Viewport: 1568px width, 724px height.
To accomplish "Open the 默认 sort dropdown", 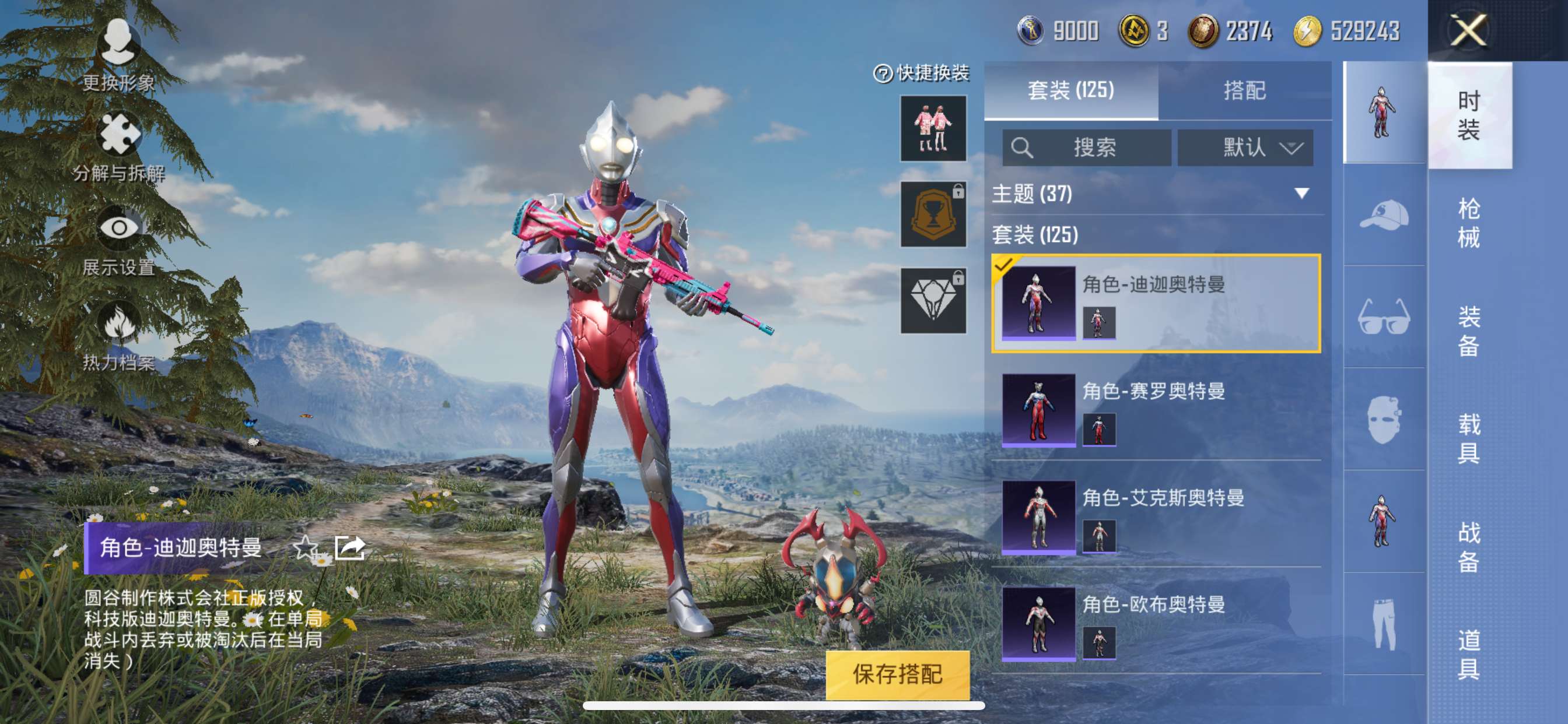I will [x=1245, y=147].
